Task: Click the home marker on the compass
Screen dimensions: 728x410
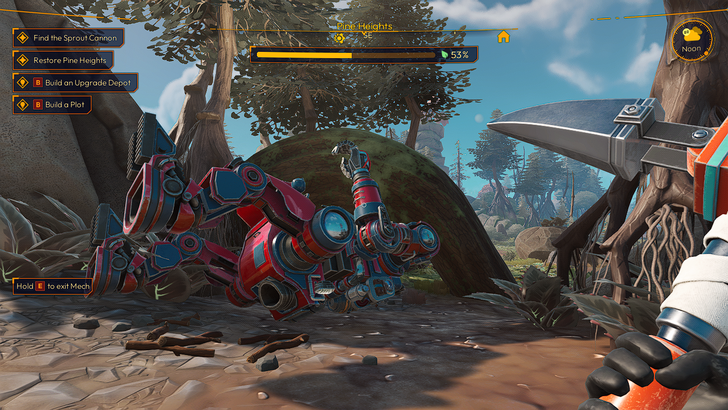Action: 503,37
